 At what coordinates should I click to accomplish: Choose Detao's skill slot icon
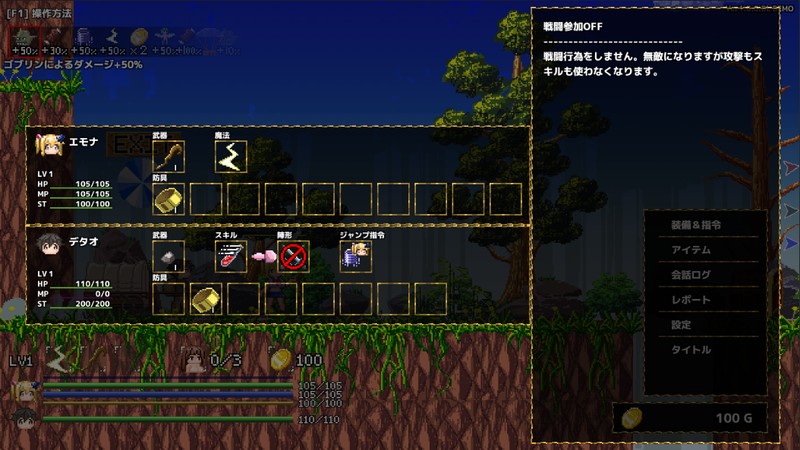coord(231,257)
